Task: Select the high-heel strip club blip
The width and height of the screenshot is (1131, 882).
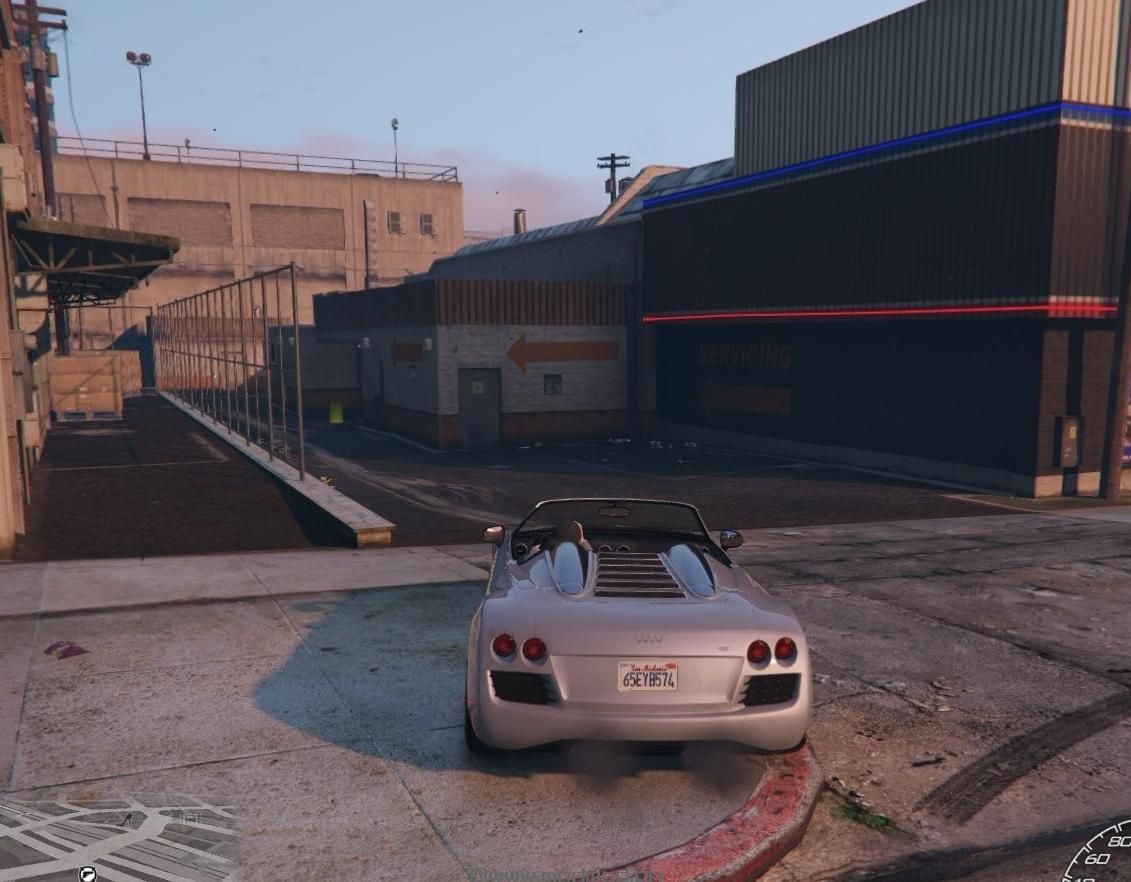Action: point(127,820)
